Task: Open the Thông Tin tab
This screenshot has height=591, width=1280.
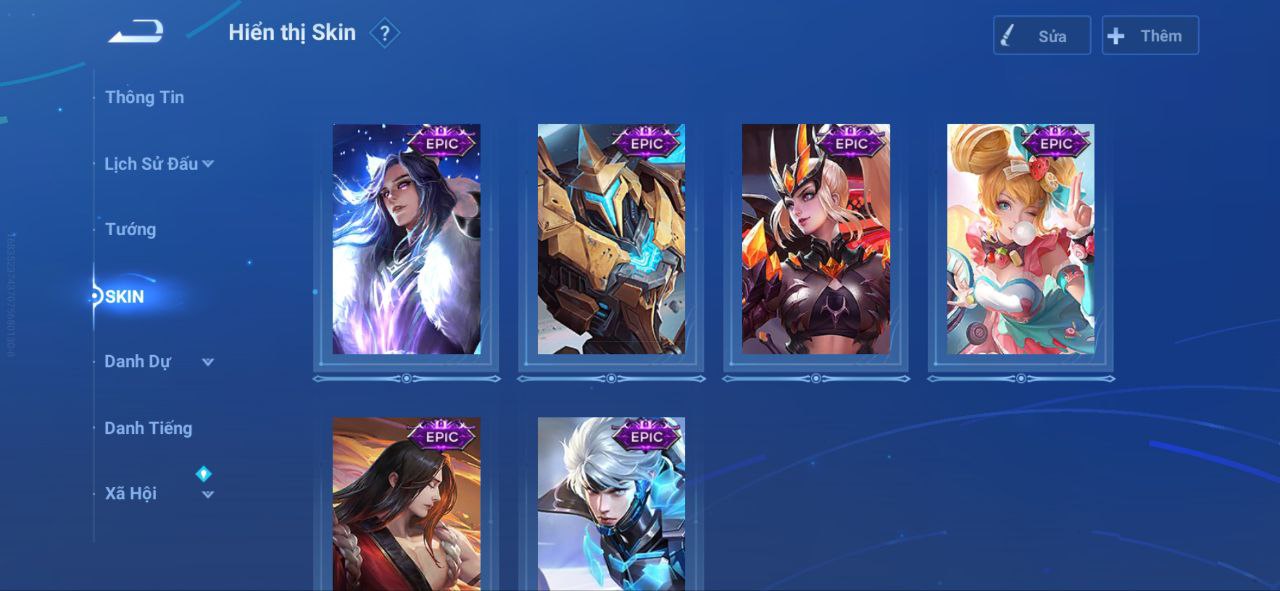Action: coord(144,97)
